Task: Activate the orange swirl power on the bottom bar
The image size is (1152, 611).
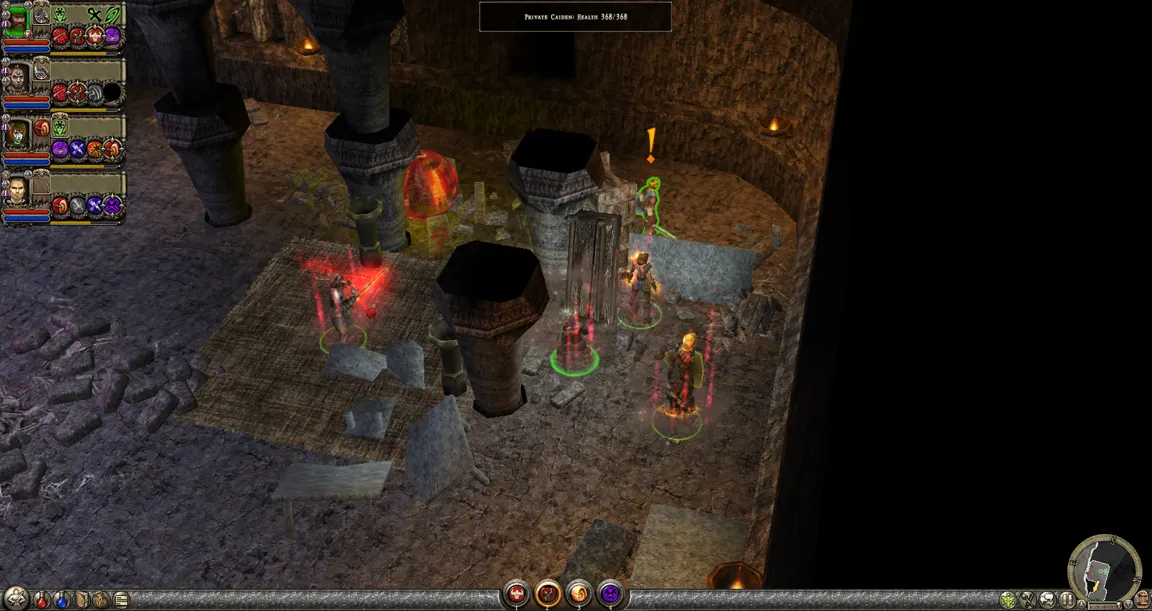Action: click(x=579, y=594)
